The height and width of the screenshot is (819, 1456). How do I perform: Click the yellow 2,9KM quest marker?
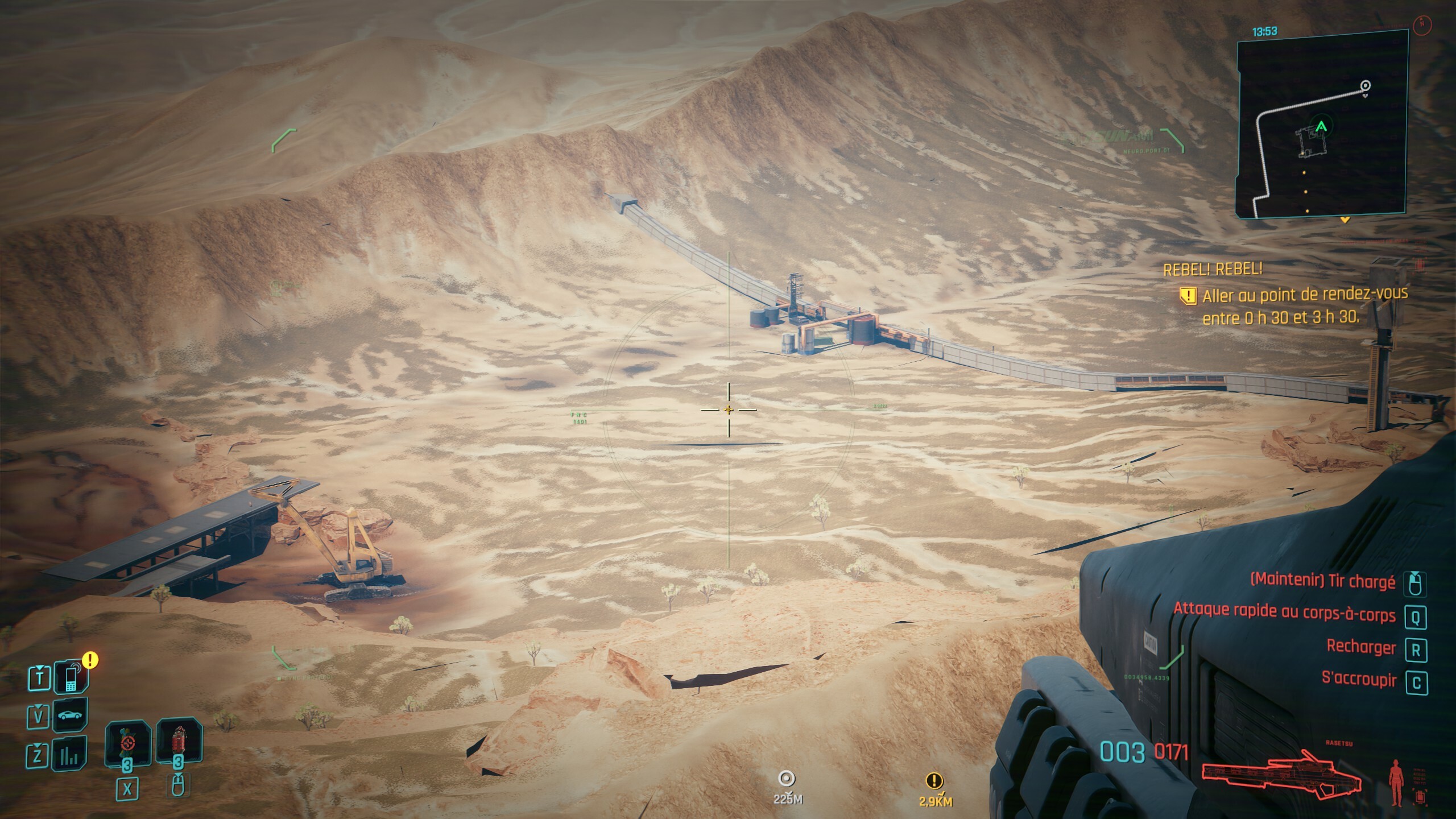(x=934, y=781)
